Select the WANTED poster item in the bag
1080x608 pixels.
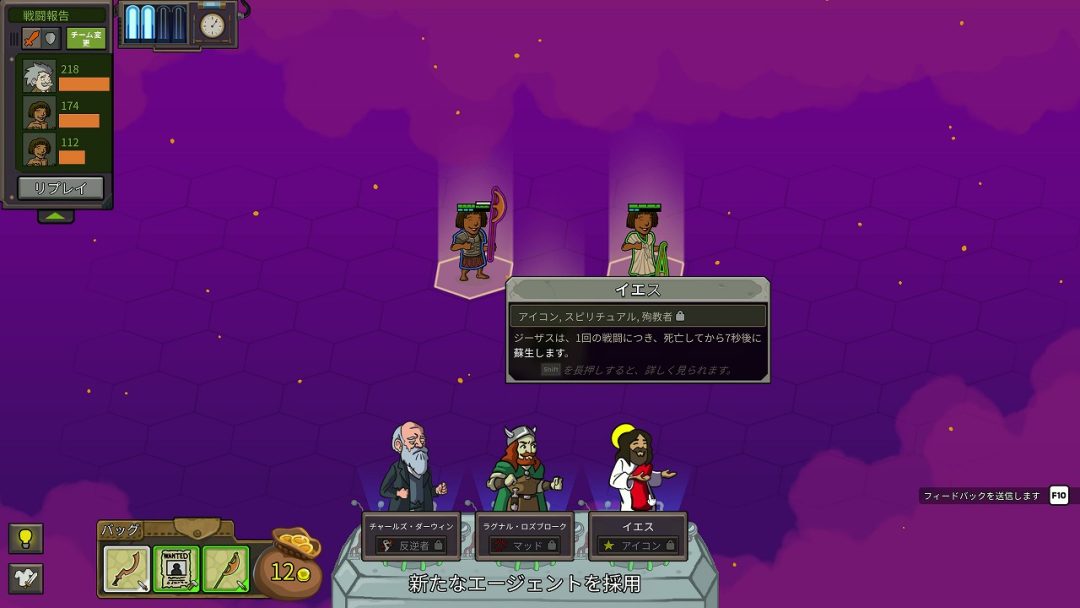point(176,568)
